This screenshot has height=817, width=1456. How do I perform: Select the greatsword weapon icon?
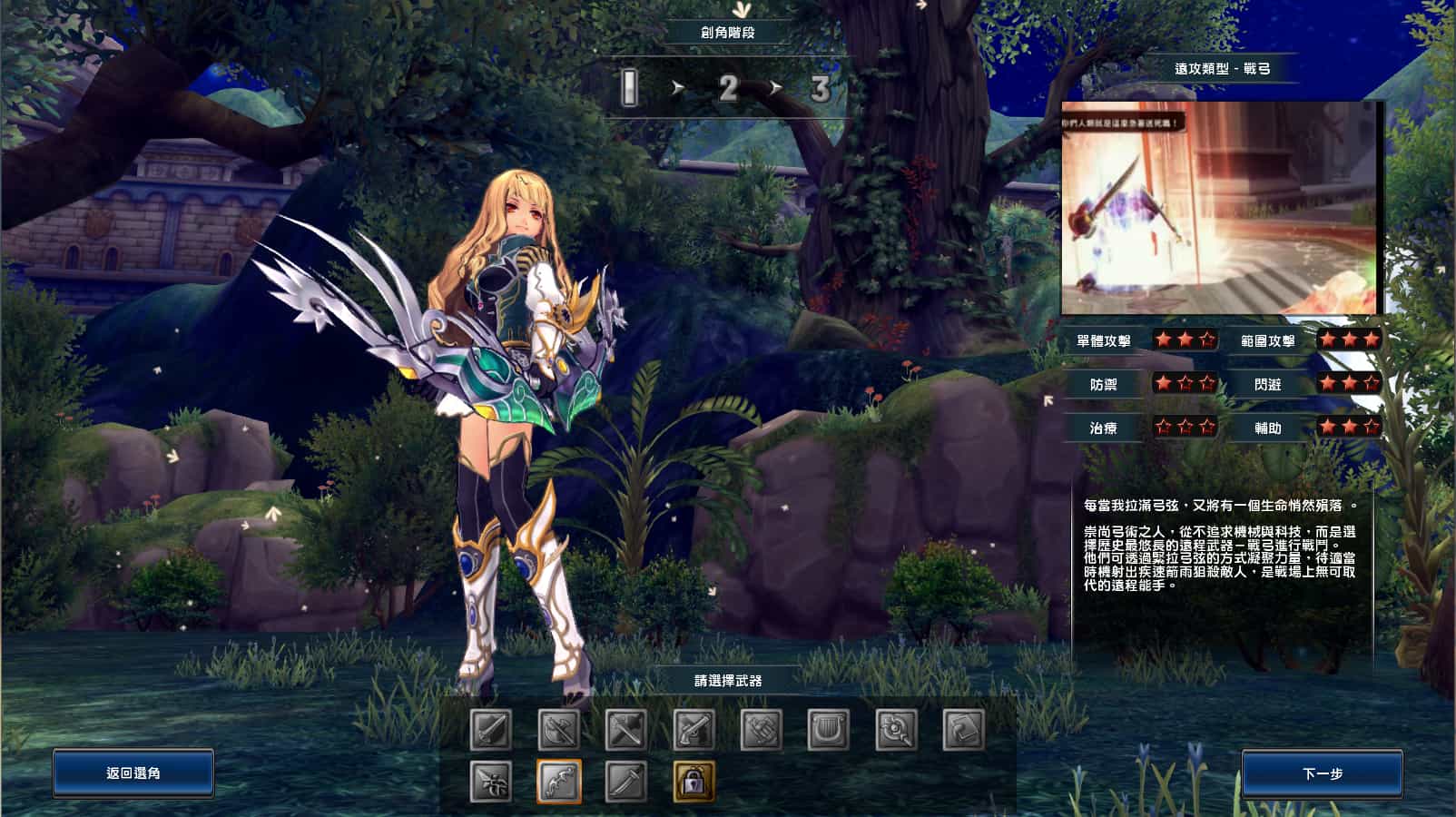click(489, 729)
